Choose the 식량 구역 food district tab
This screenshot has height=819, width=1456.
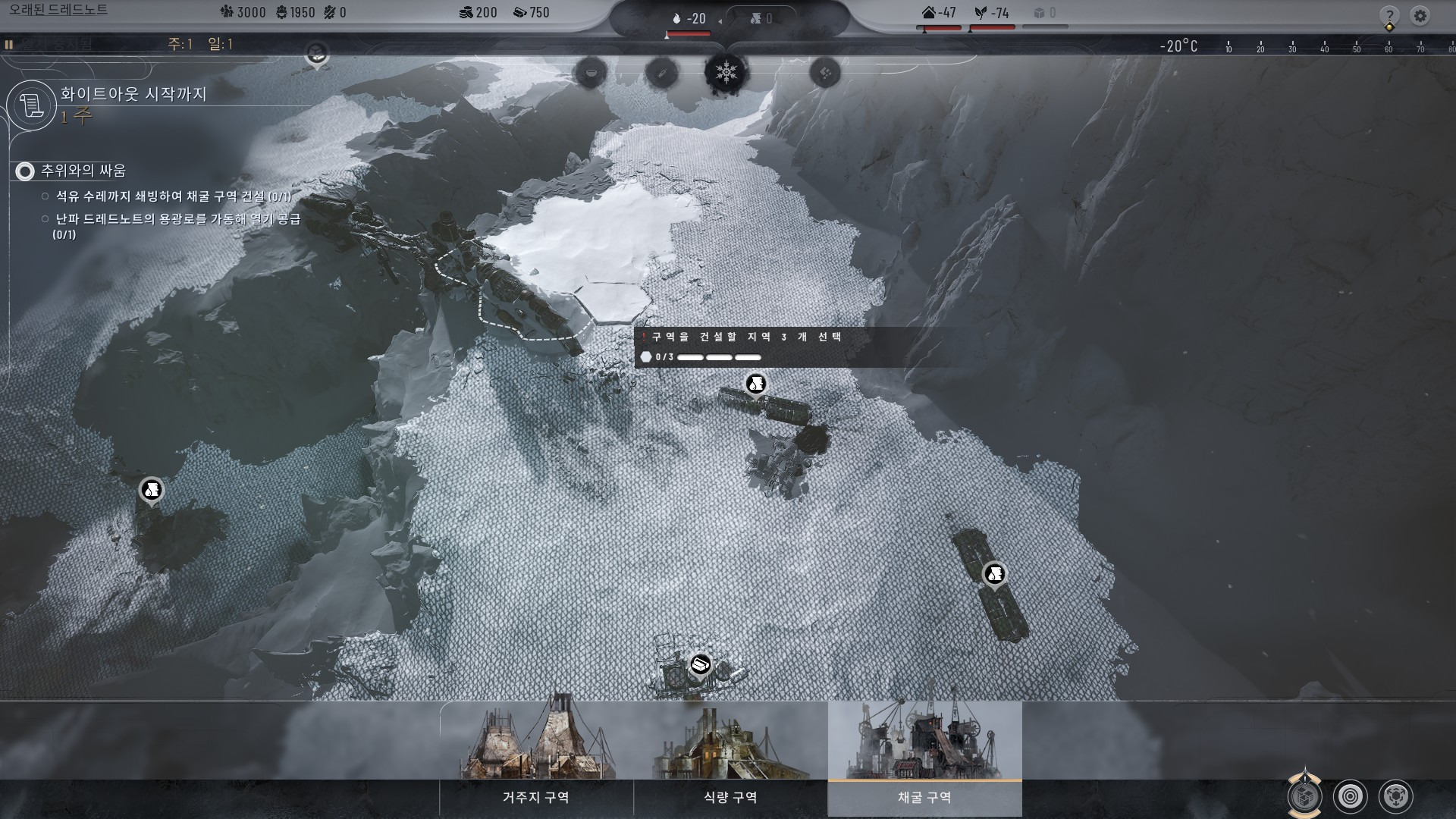[730, 797]
